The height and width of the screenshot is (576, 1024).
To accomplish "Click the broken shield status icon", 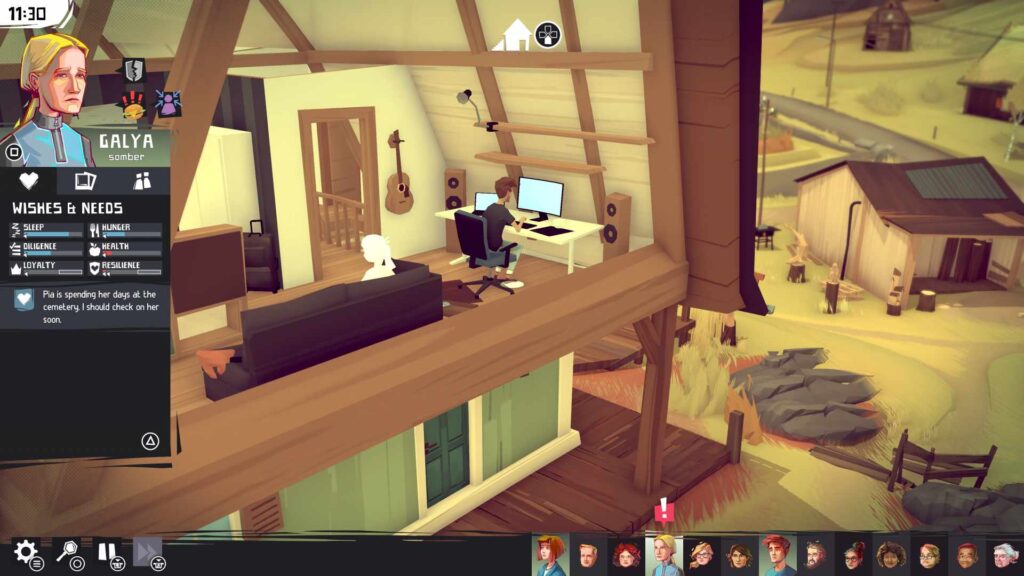I will pos(134,70).
